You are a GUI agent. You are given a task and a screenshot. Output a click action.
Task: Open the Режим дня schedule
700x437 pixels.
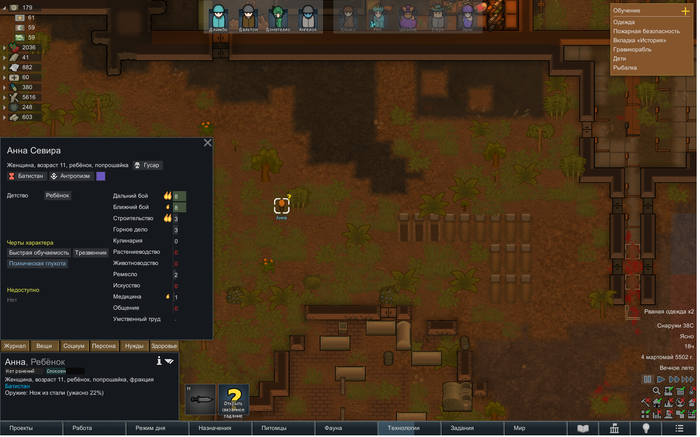point(155,428)
